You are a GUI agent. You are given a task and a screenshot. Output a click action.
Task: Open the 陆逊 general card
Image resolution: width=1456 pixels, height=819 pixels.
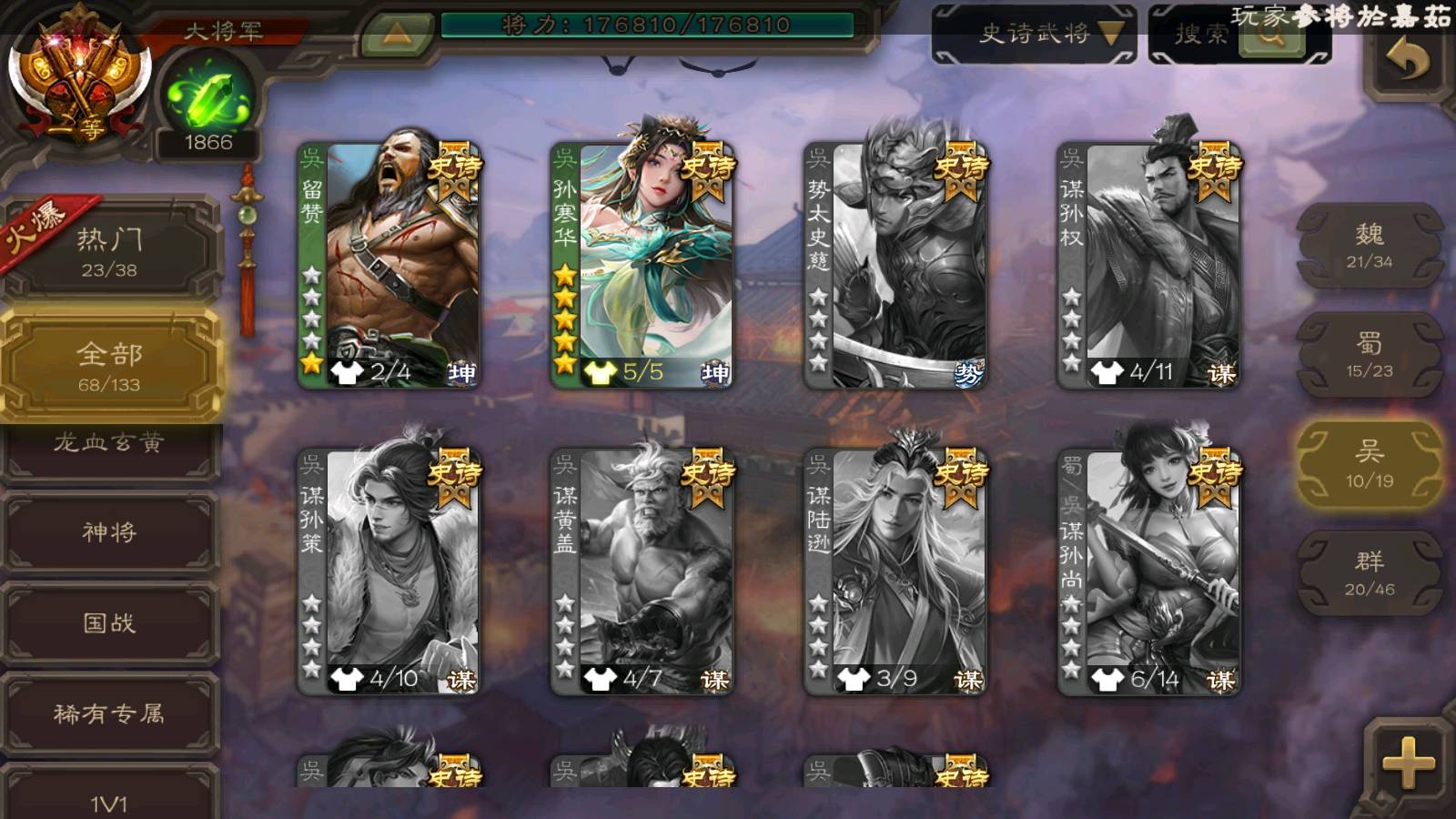pyautogui.click(x=895, y=571)
